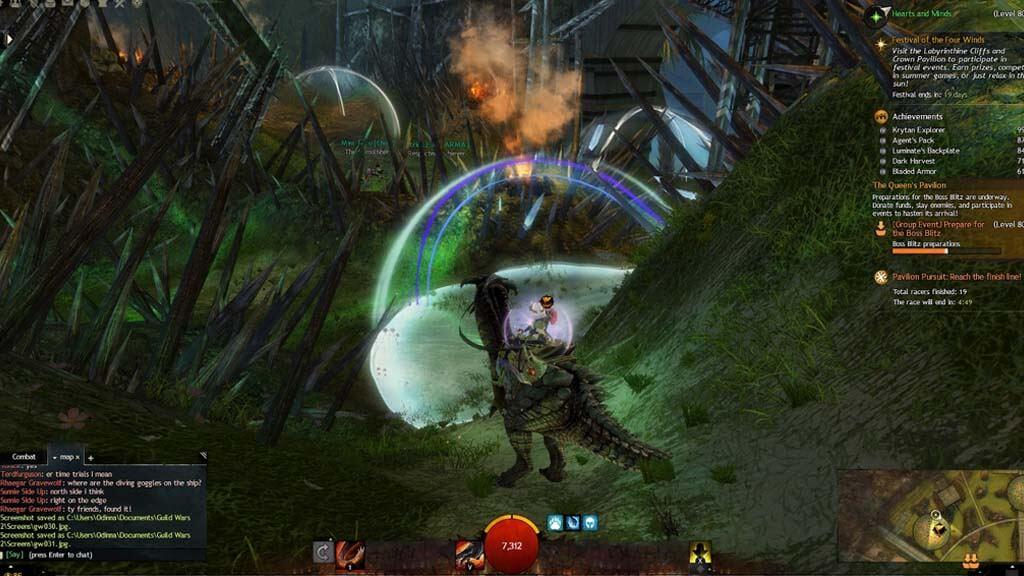The image size is (1024, 576).
Task: Open the Achievements tracker header
Action: 917,117
